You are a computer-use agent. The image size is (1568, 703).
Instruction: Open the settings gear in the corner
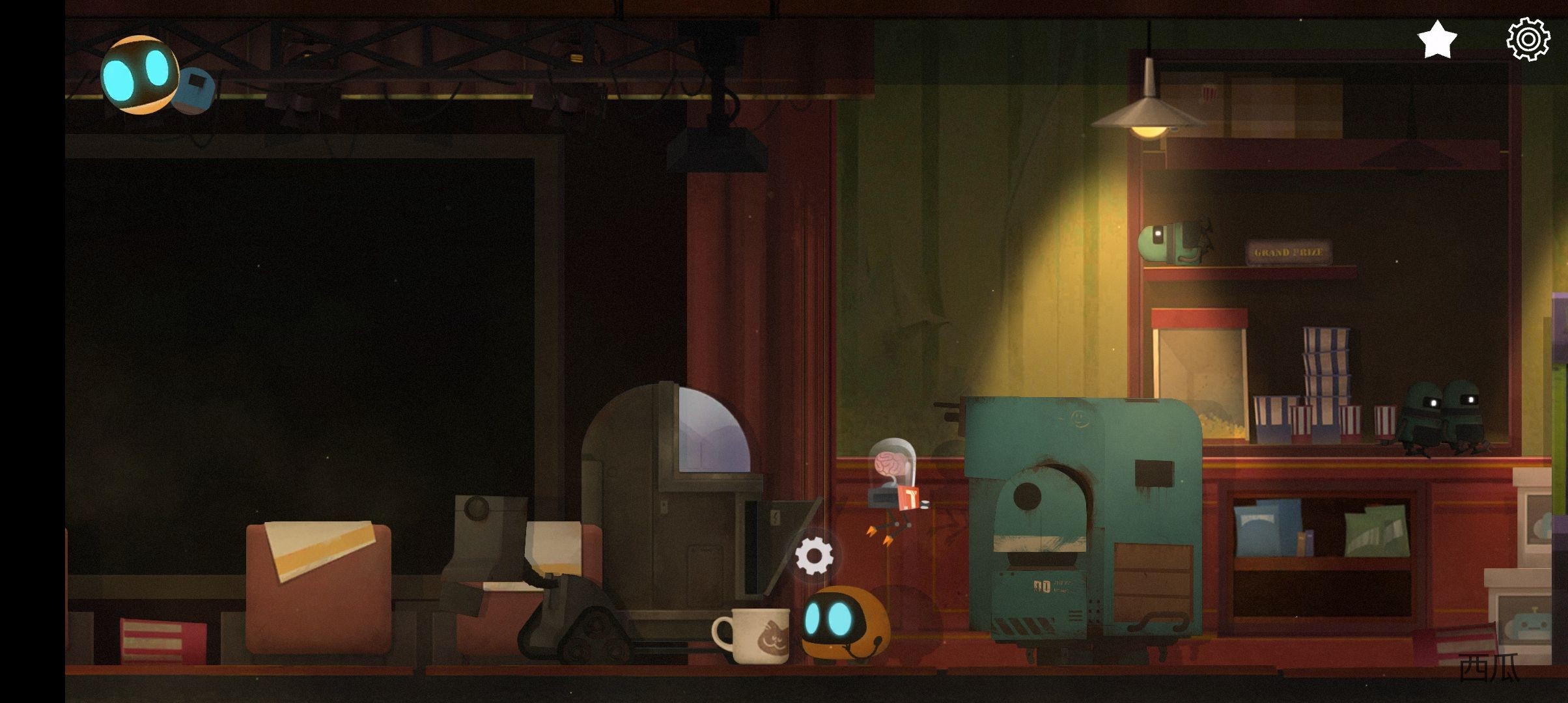[1528, 40]
